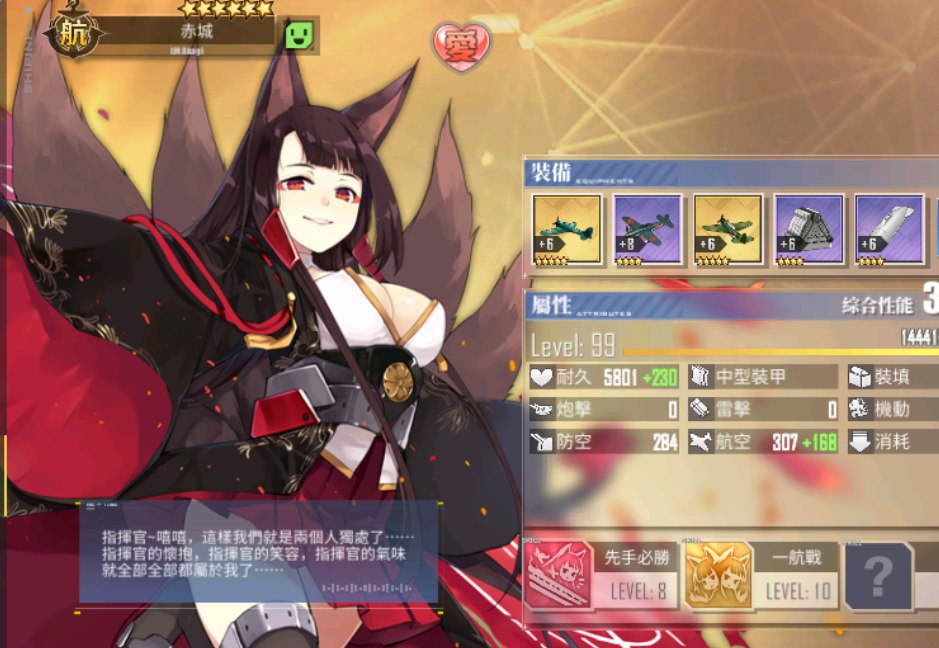Select the teal plane on gold equipment slot
Viewport: 939px width, 648px height.
pos(567,230)
